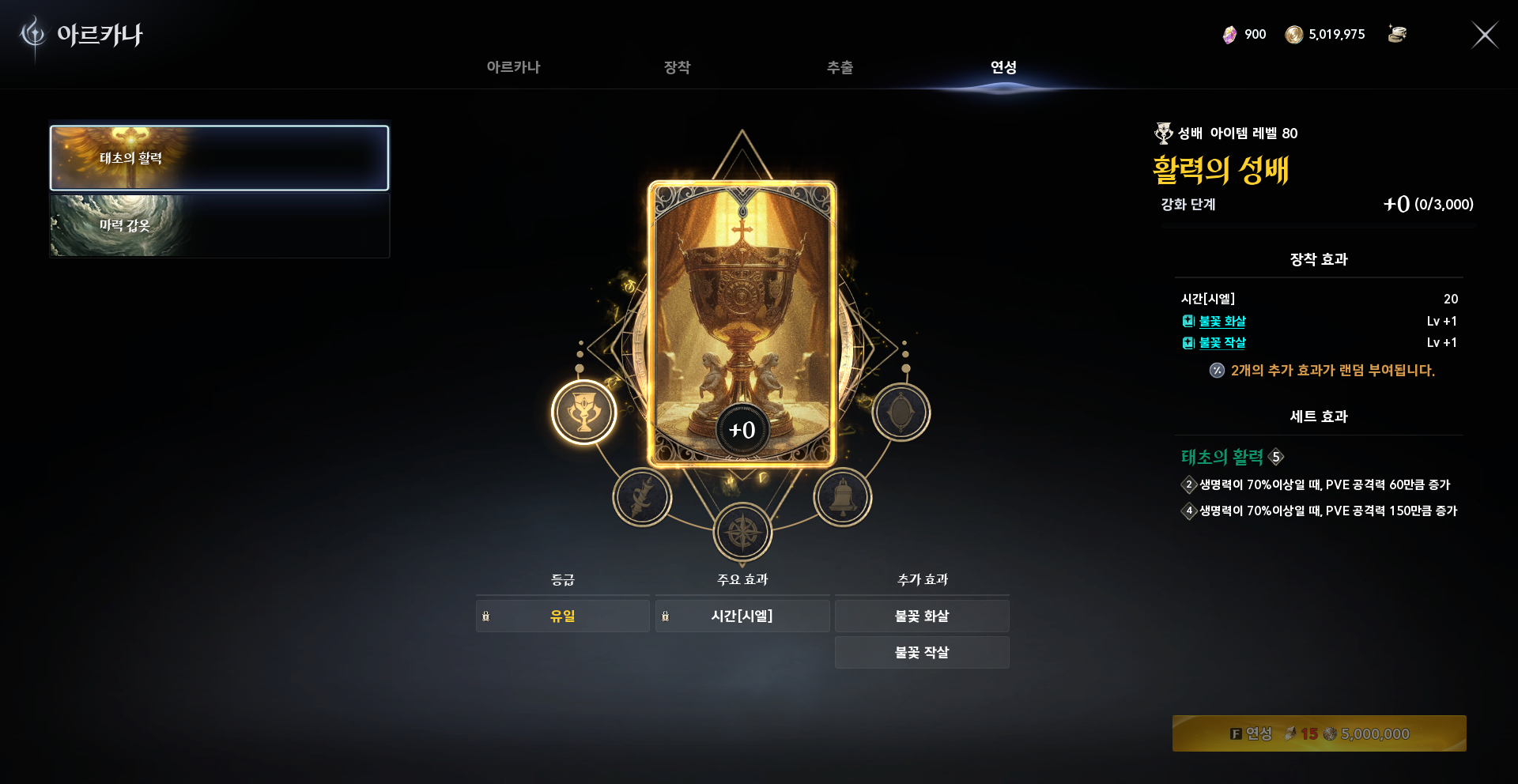Select the bell arcana slot icon
Screen dimensions: 1518x784
coord(841,496)
